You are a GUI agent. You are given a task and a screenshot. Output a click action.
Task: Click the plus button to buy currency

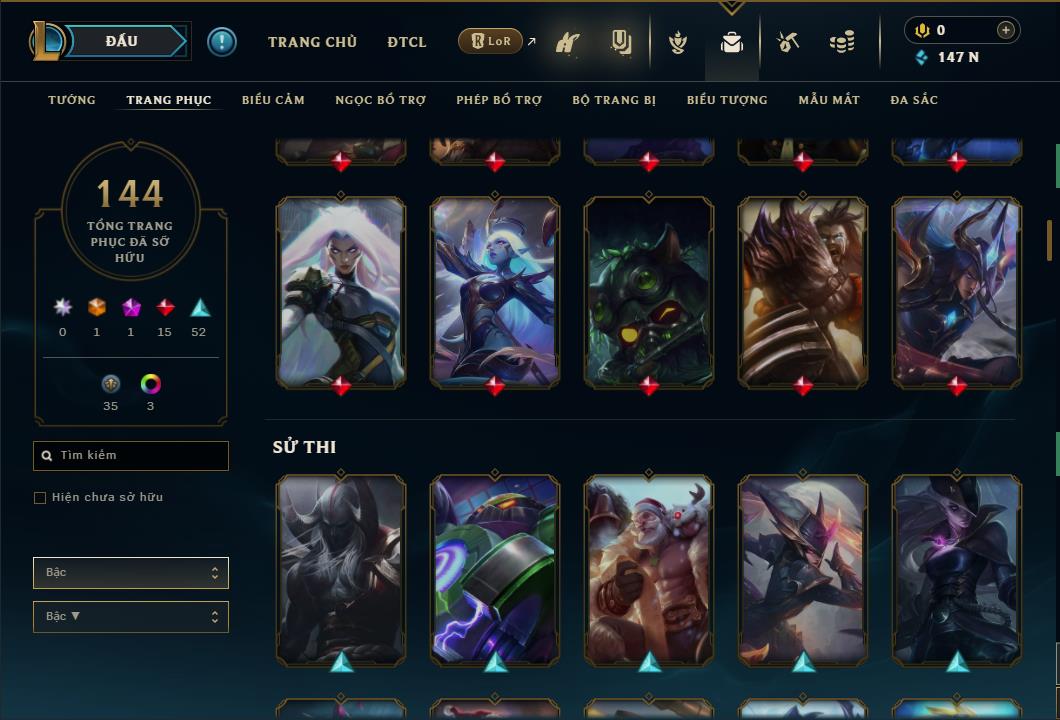pyautogui.click(x=1006, y=30)
